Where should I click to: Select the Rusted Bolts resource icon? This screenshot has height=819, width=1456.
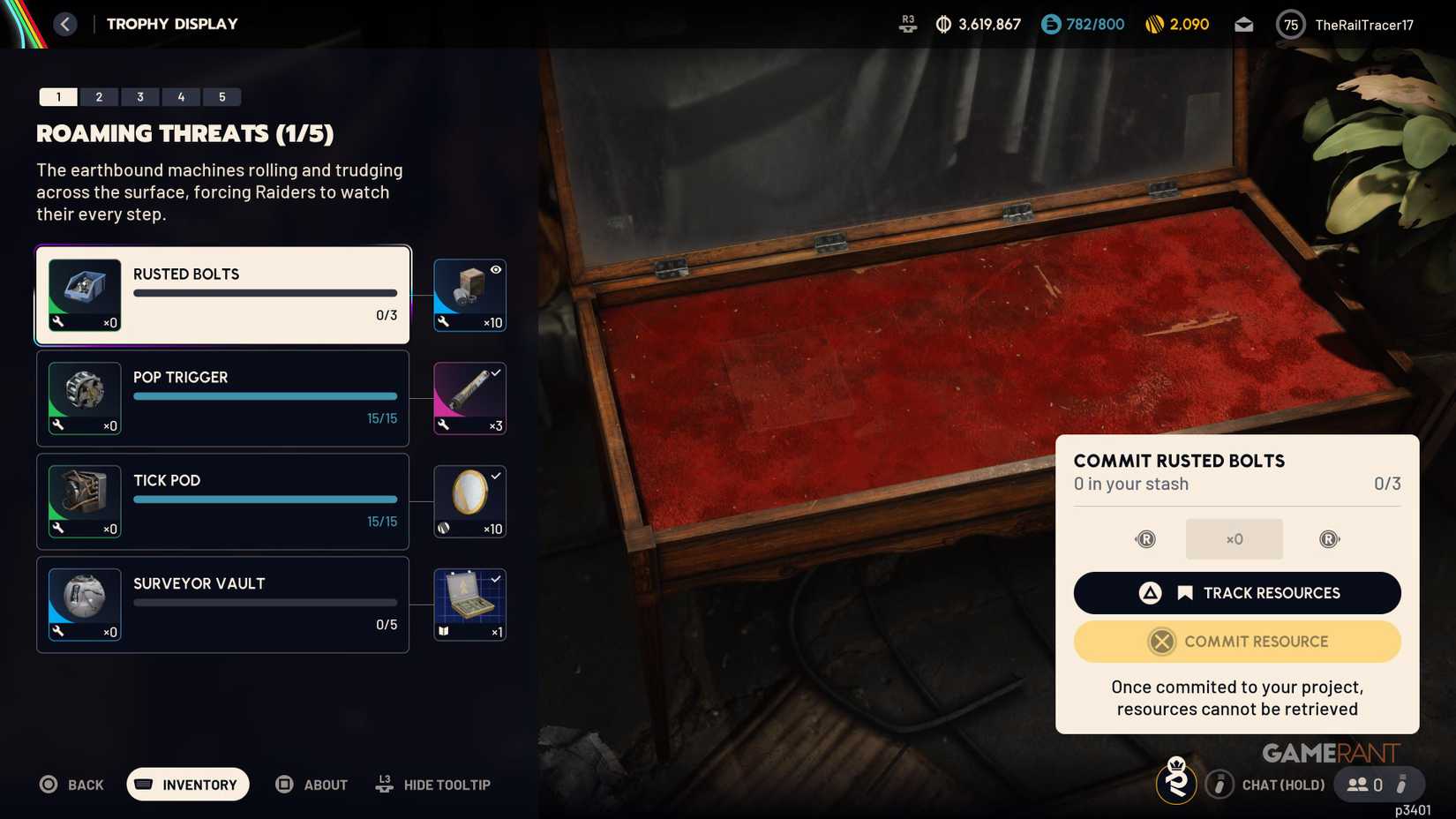(84, 294)
